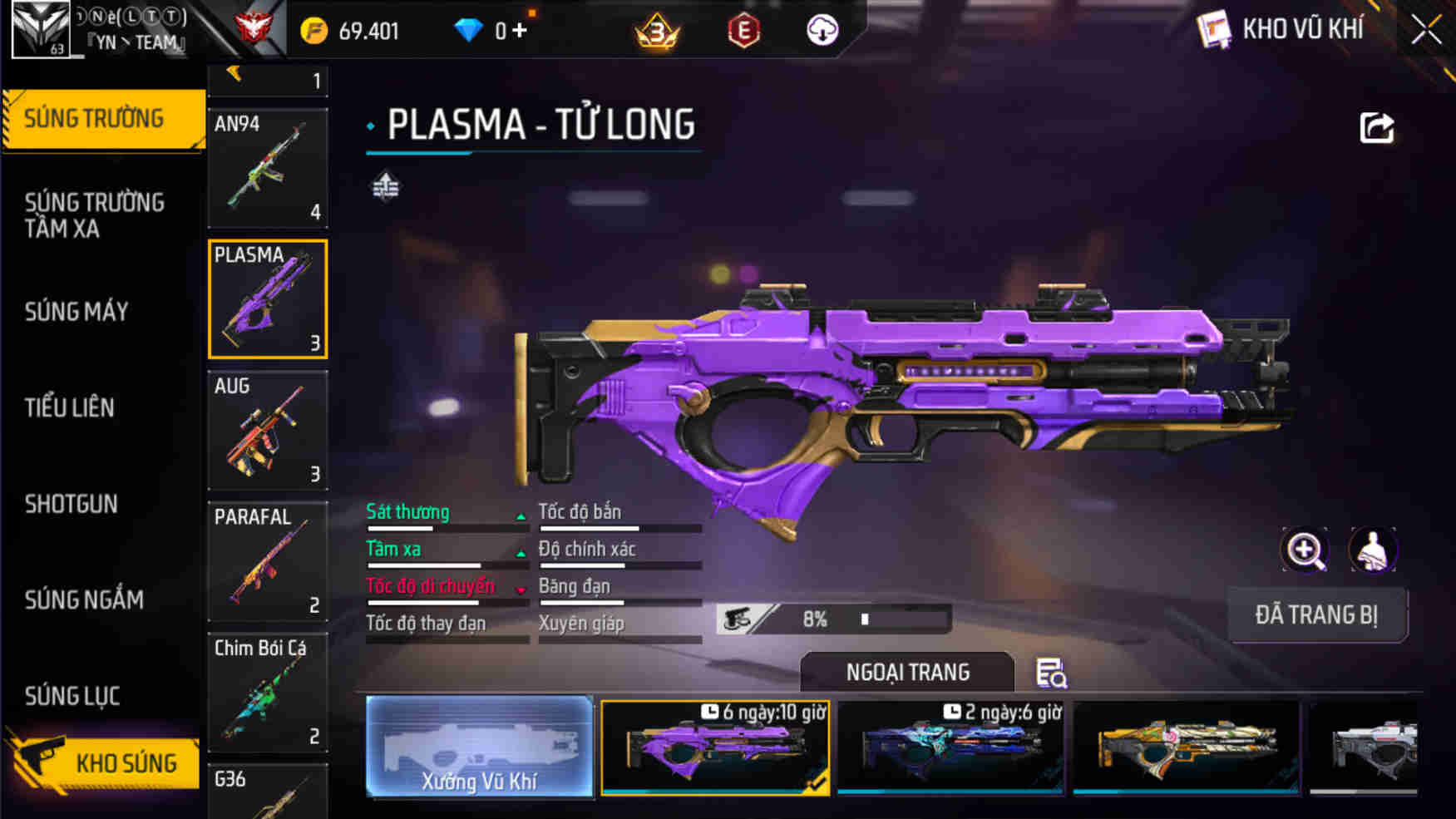This screenshot has height=819, width=1456.
Task: Preview weapon on character icon
Action: (1372, 550)
